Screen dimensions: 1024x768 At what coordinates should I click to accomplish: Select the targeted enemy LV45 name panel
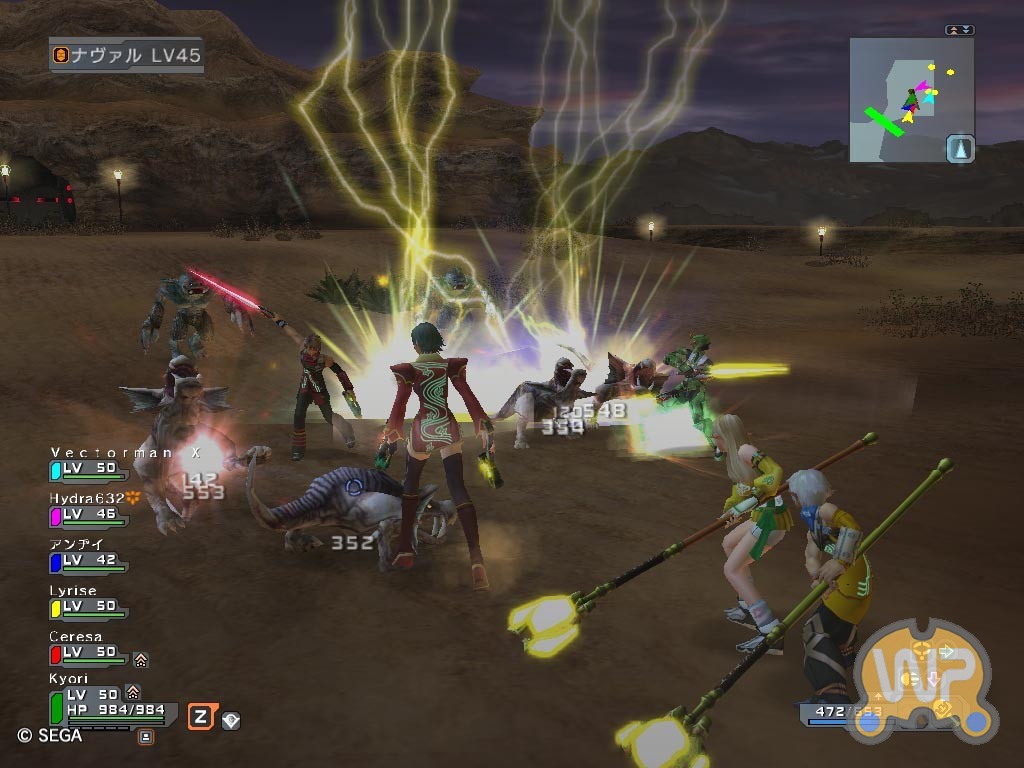pyautogui.click(x=127, y=55)
